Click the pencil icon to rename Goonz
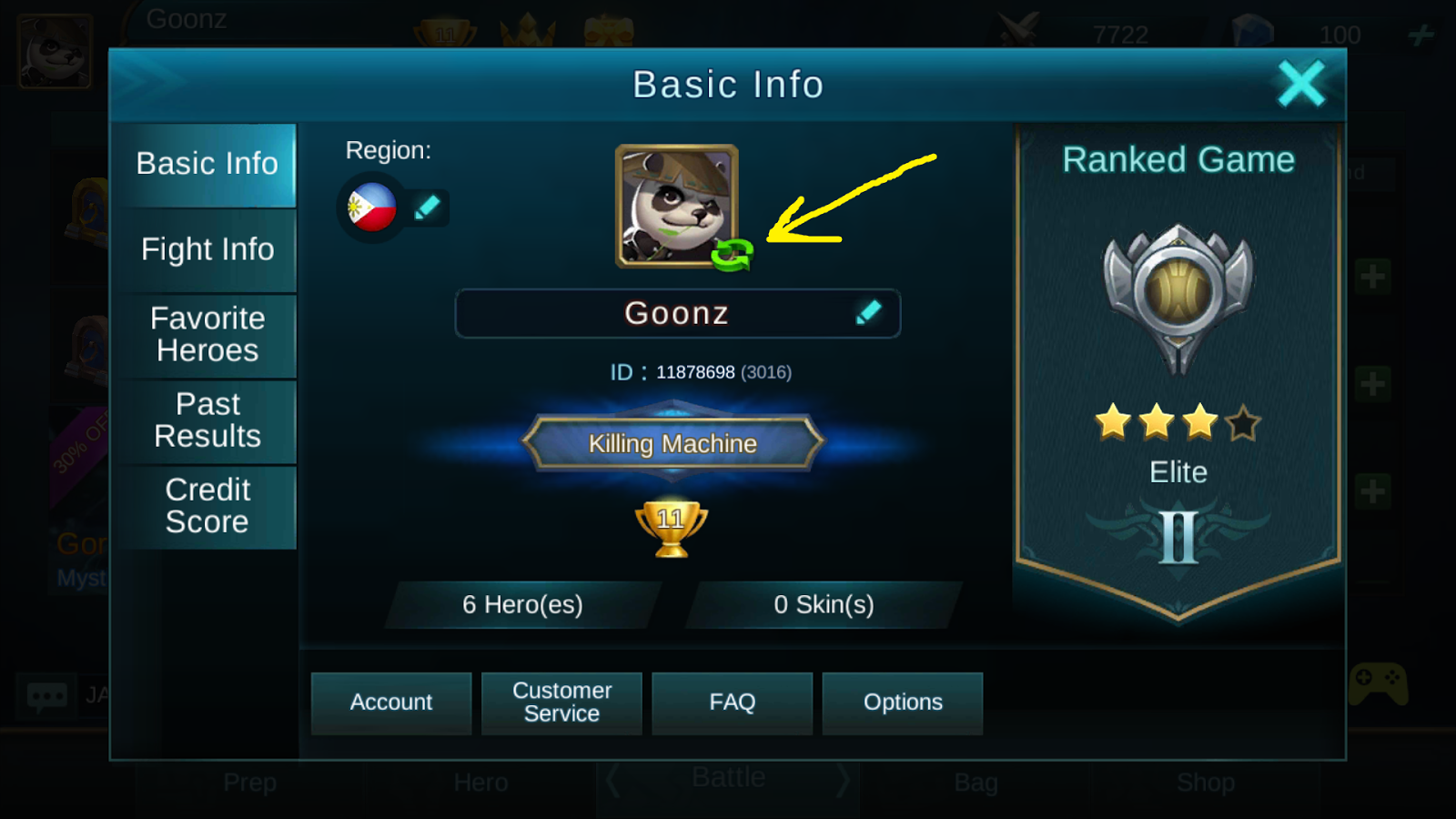 [871, 312]
